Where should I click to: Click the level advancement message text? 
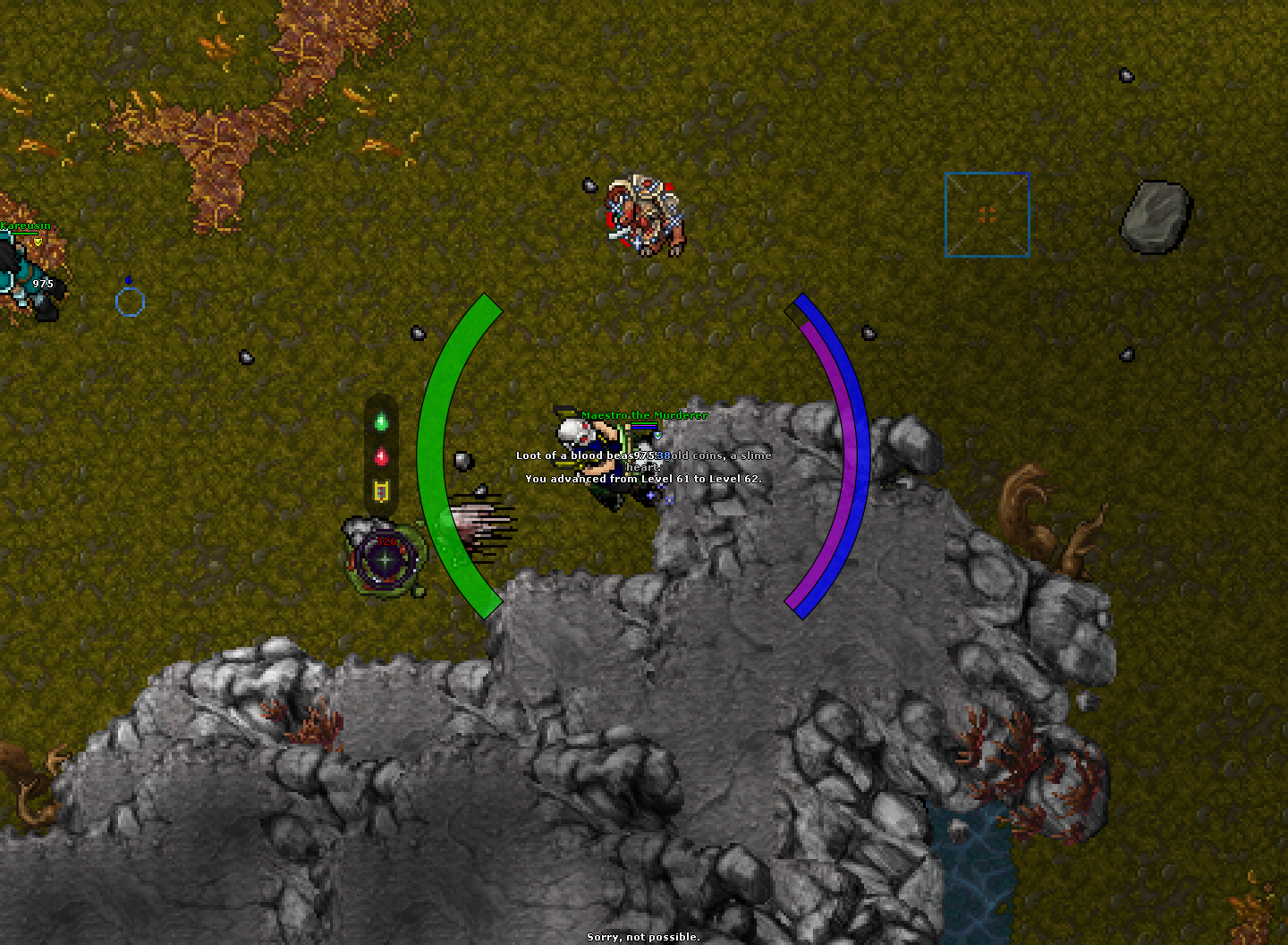pos(642,479)
